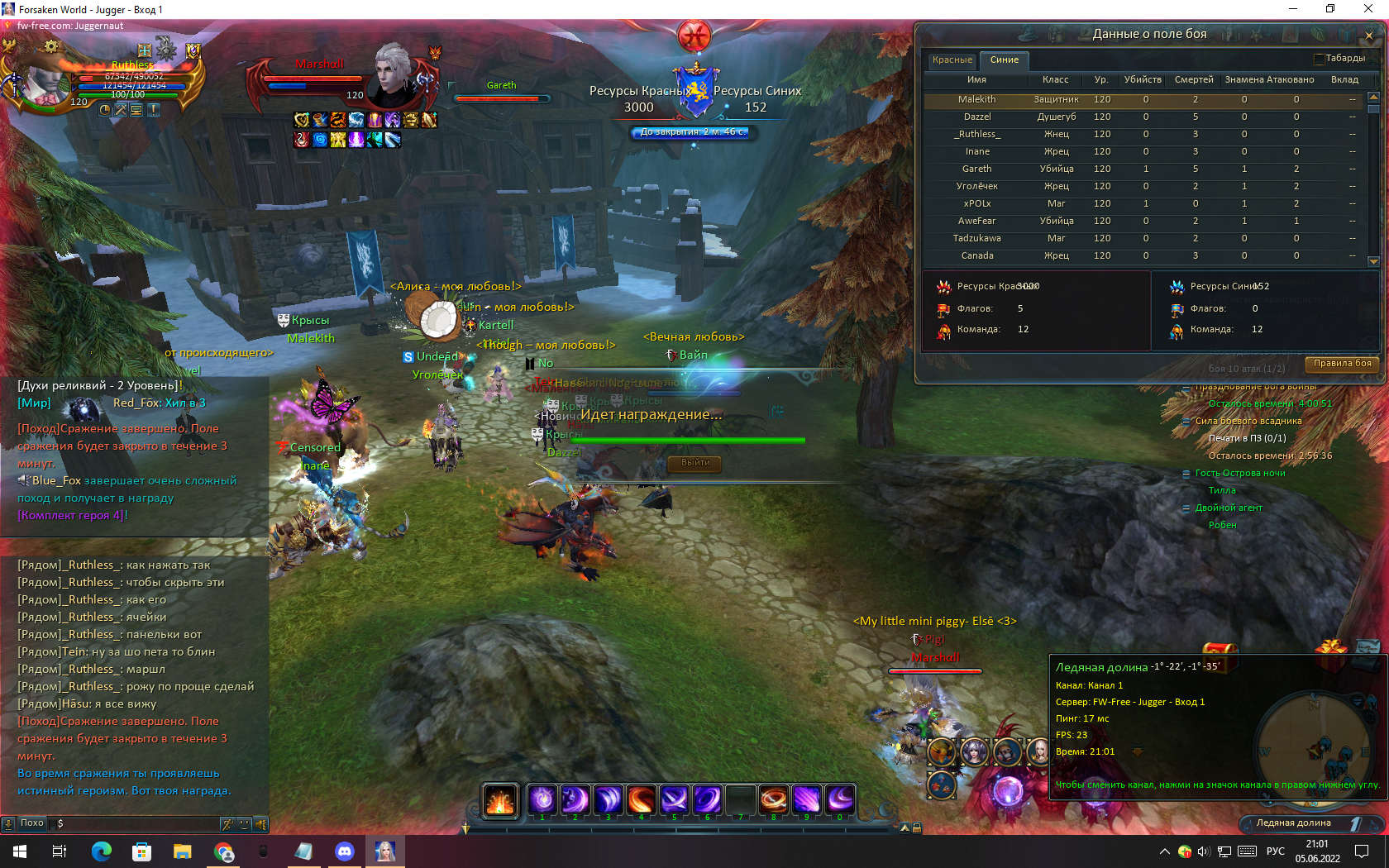Click the Поход chat channel selector
This screenshot has width=1389, height=868.
coord(31,823)
